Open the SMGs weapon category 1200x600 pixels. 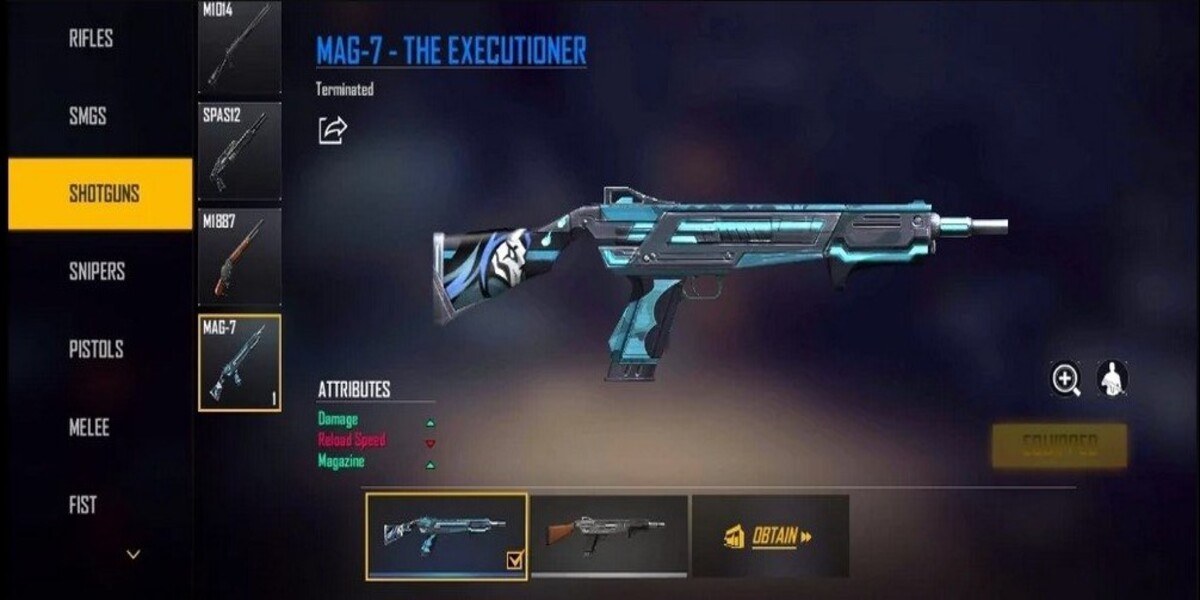pyautogui.click(x=88, y=116)
